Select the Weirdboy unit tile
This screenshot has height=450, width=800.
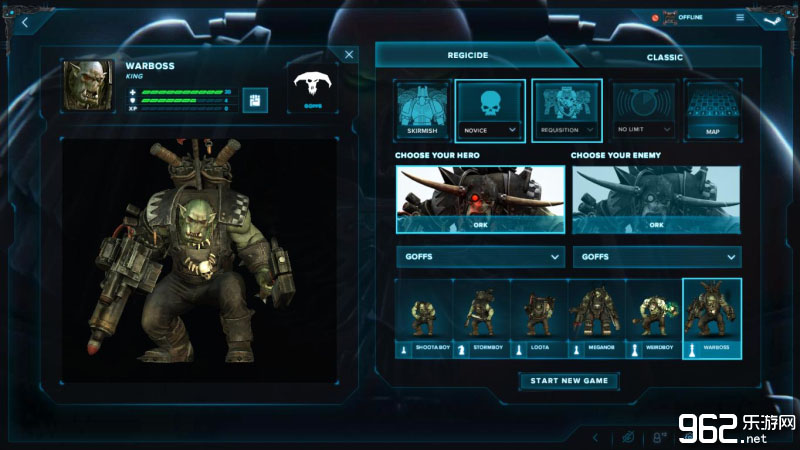(x=654, y=318)
